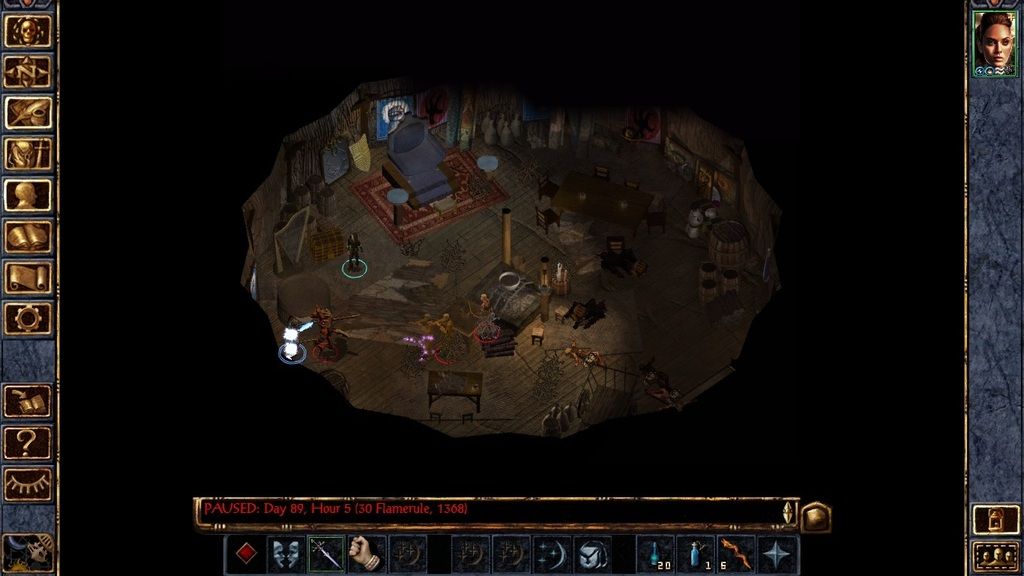Viewport: 1024px width, 576px height.
Task: Open the priest scroll button
Action: click(27, 277)
